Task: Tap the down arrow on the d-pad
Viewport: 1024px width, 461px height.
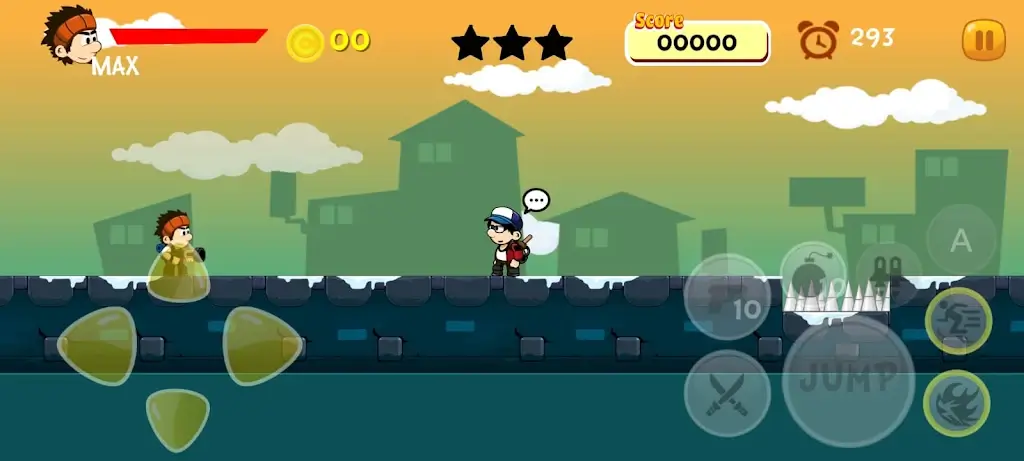Action: pos(178,416)
